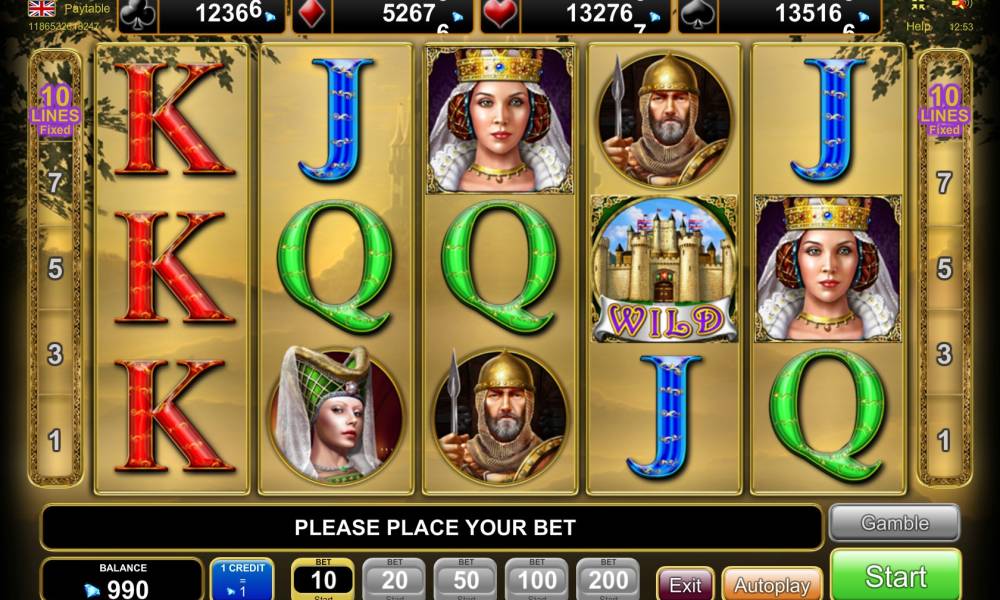Click the Exit button
Screen dimensions: 1000x600
(685, 584)
